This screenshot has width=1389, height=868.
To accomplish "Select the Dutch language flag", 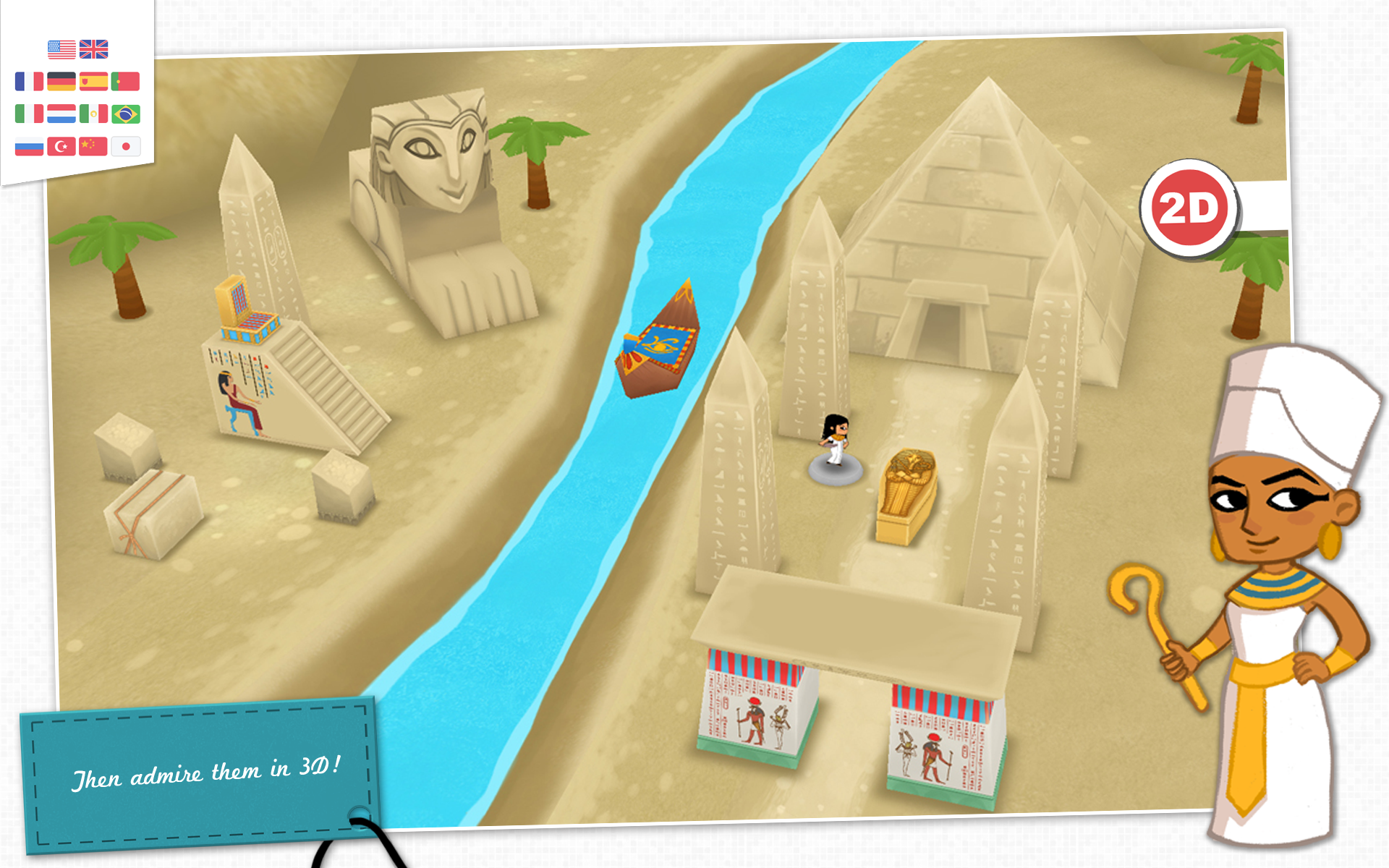I will (61, 114).
